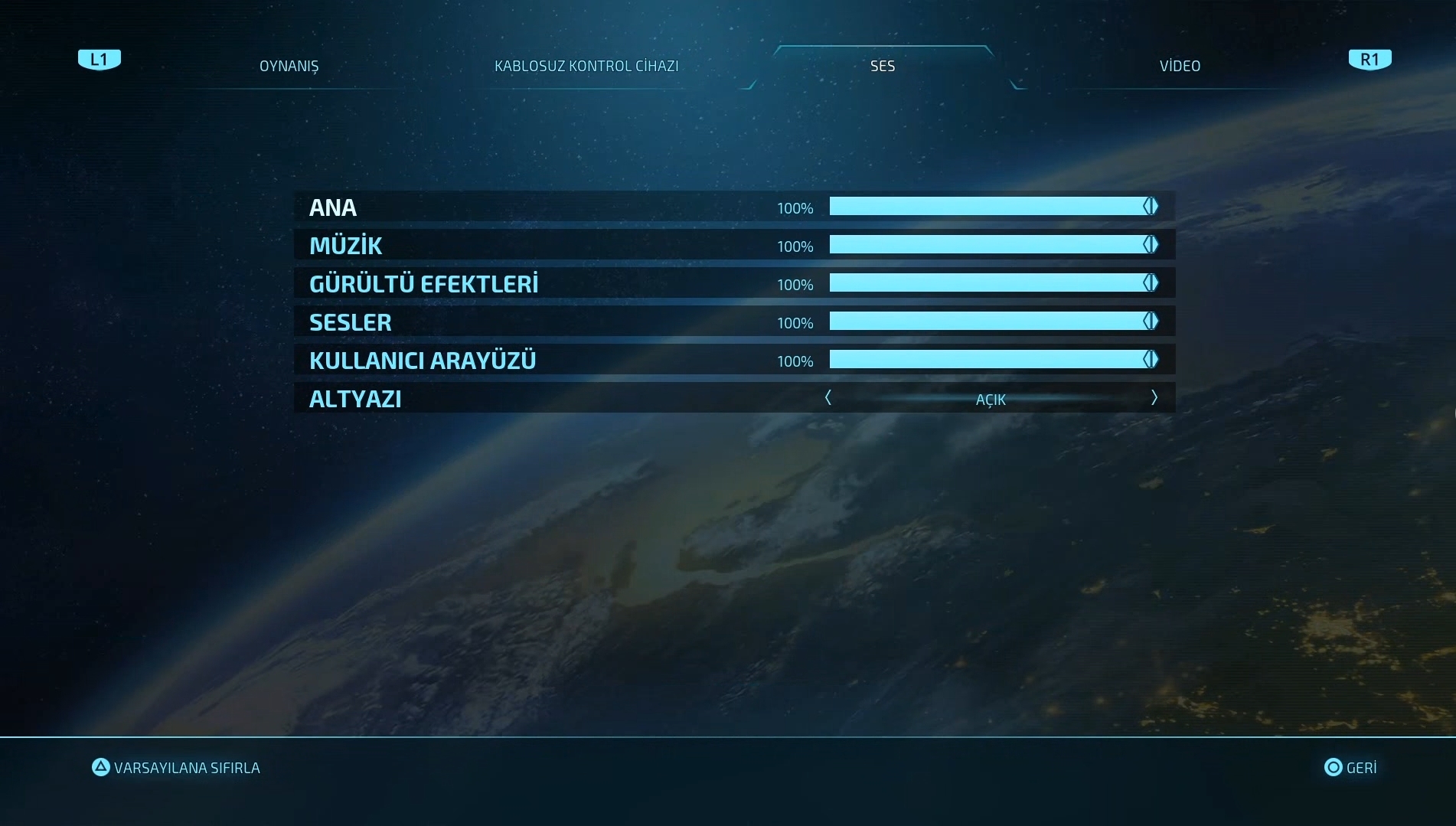Set the SESLER volume slider
The height and width of the screenshot is (826, 1456).
click(x=994, y=322)
